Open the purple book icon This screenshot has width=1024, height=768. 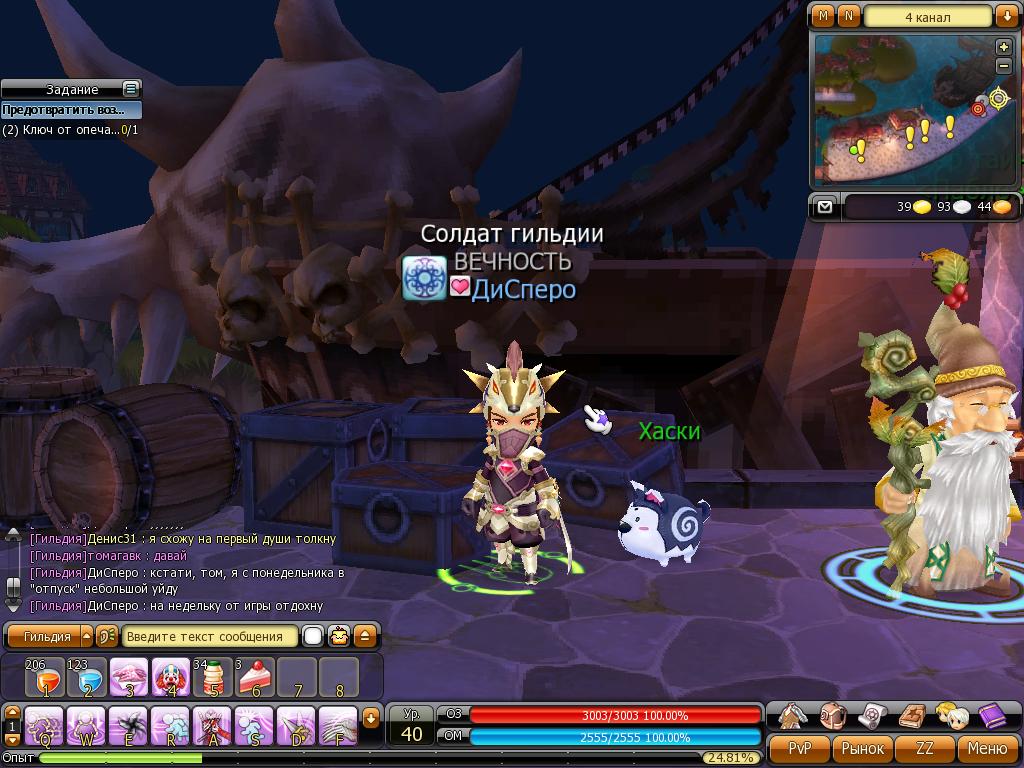991,716
